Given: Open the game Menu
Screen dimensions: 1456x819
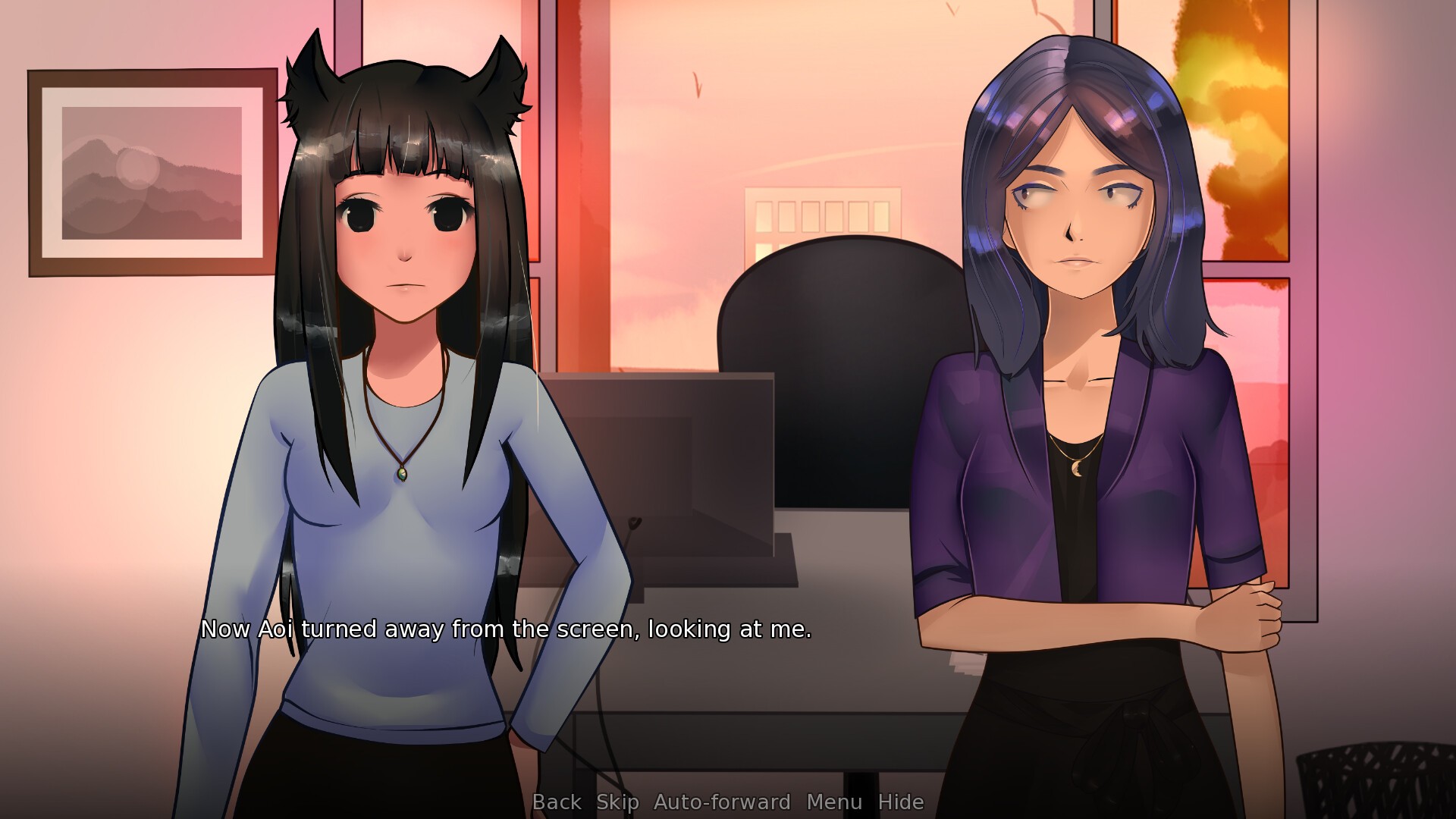Looking at the screenshot, I should 834,802.
